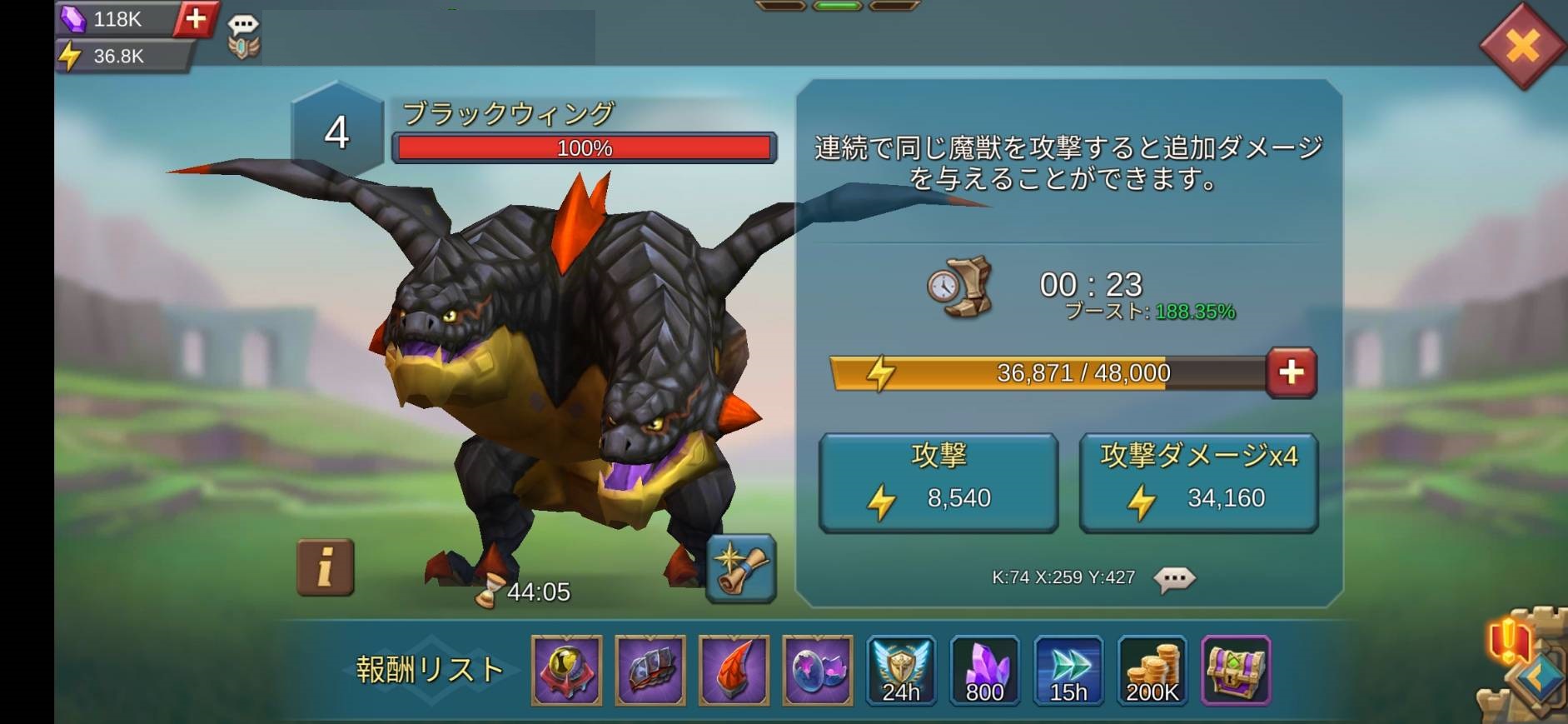
Task: Select the 800 purple crystals reward
Action: pos(984,671)
